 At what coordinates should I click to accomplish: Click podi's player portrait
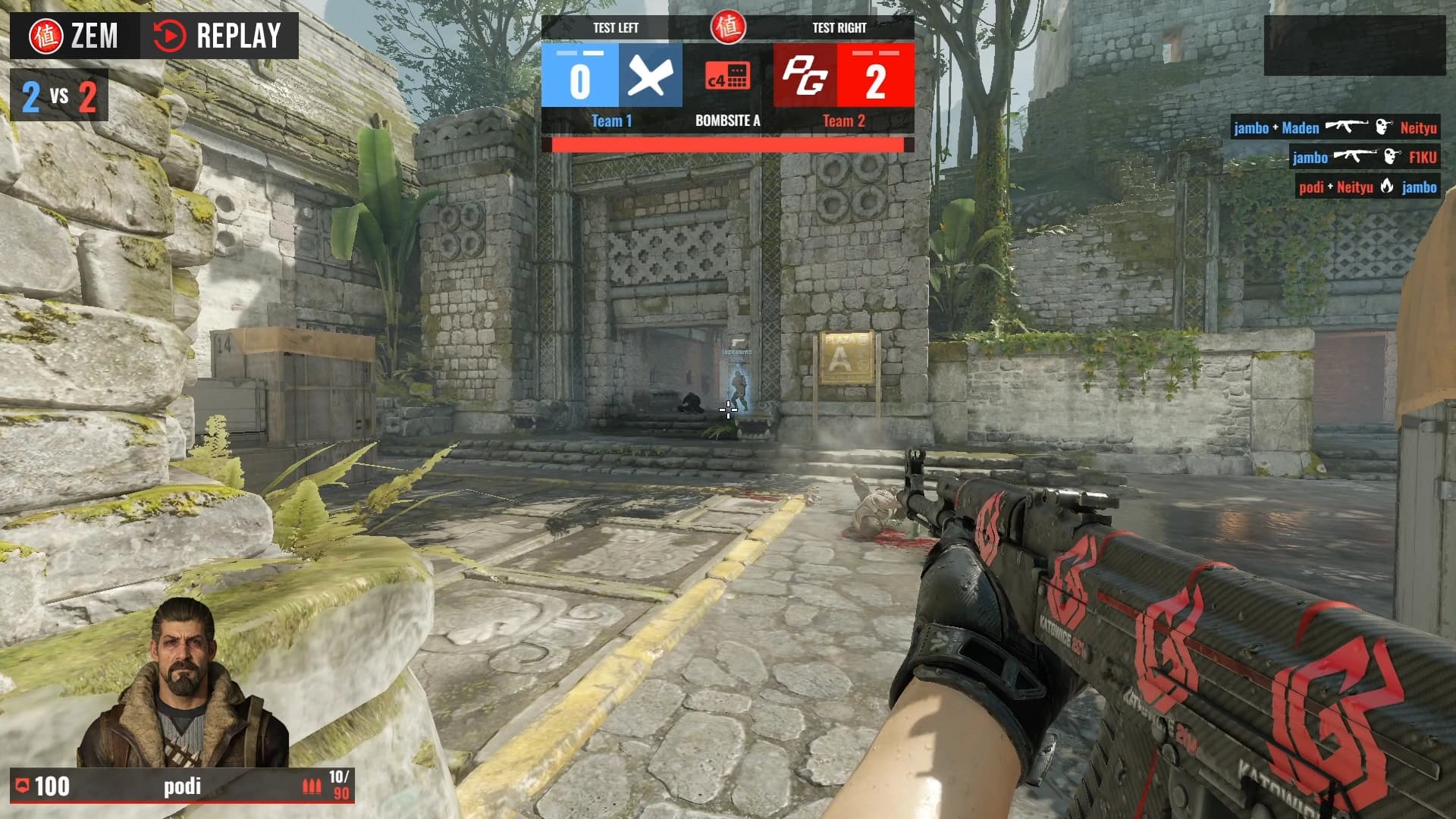183,682
